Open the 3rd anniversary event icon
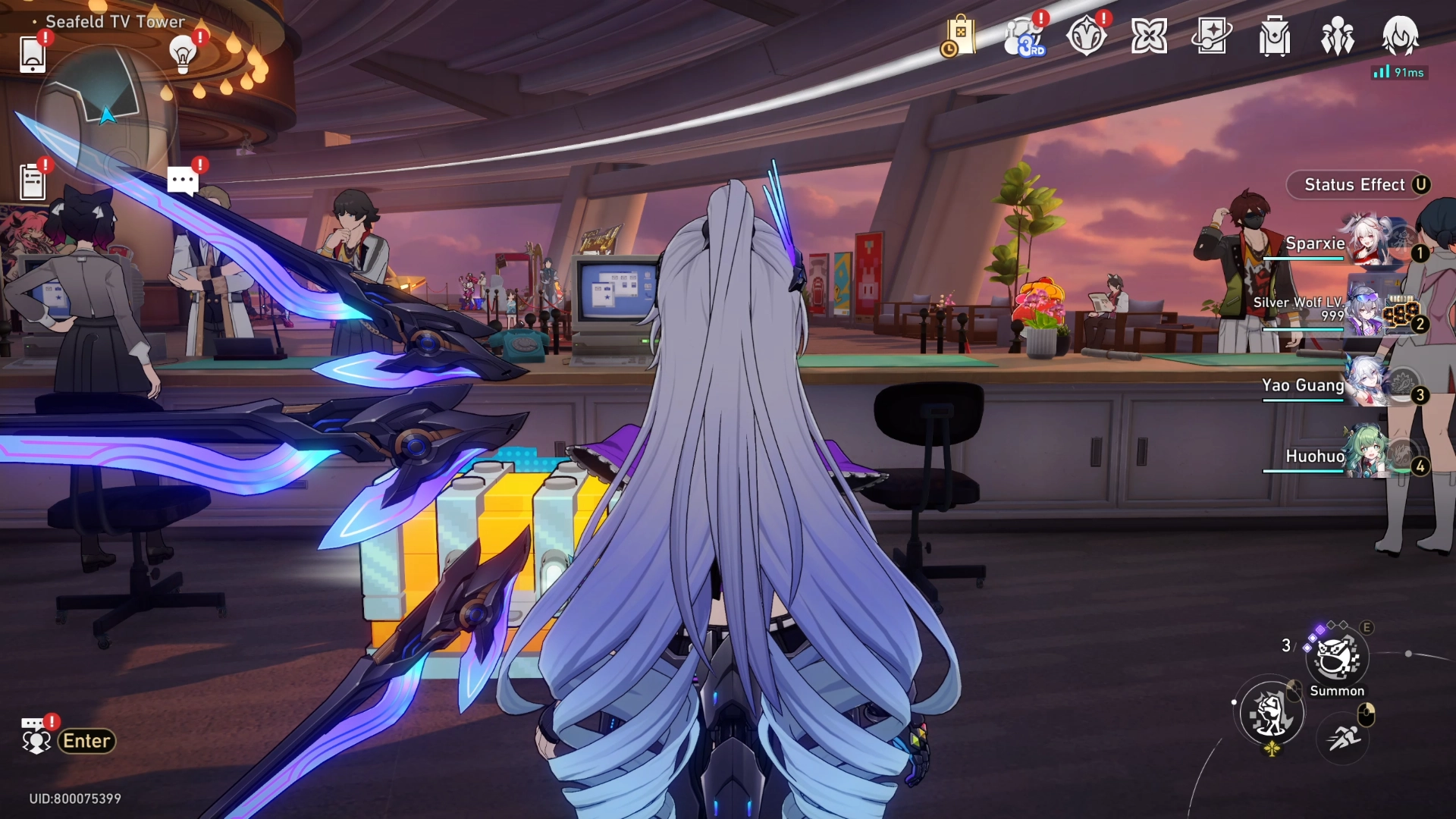This screenshot has width=1456, height=819. [x=1022, y=36]
